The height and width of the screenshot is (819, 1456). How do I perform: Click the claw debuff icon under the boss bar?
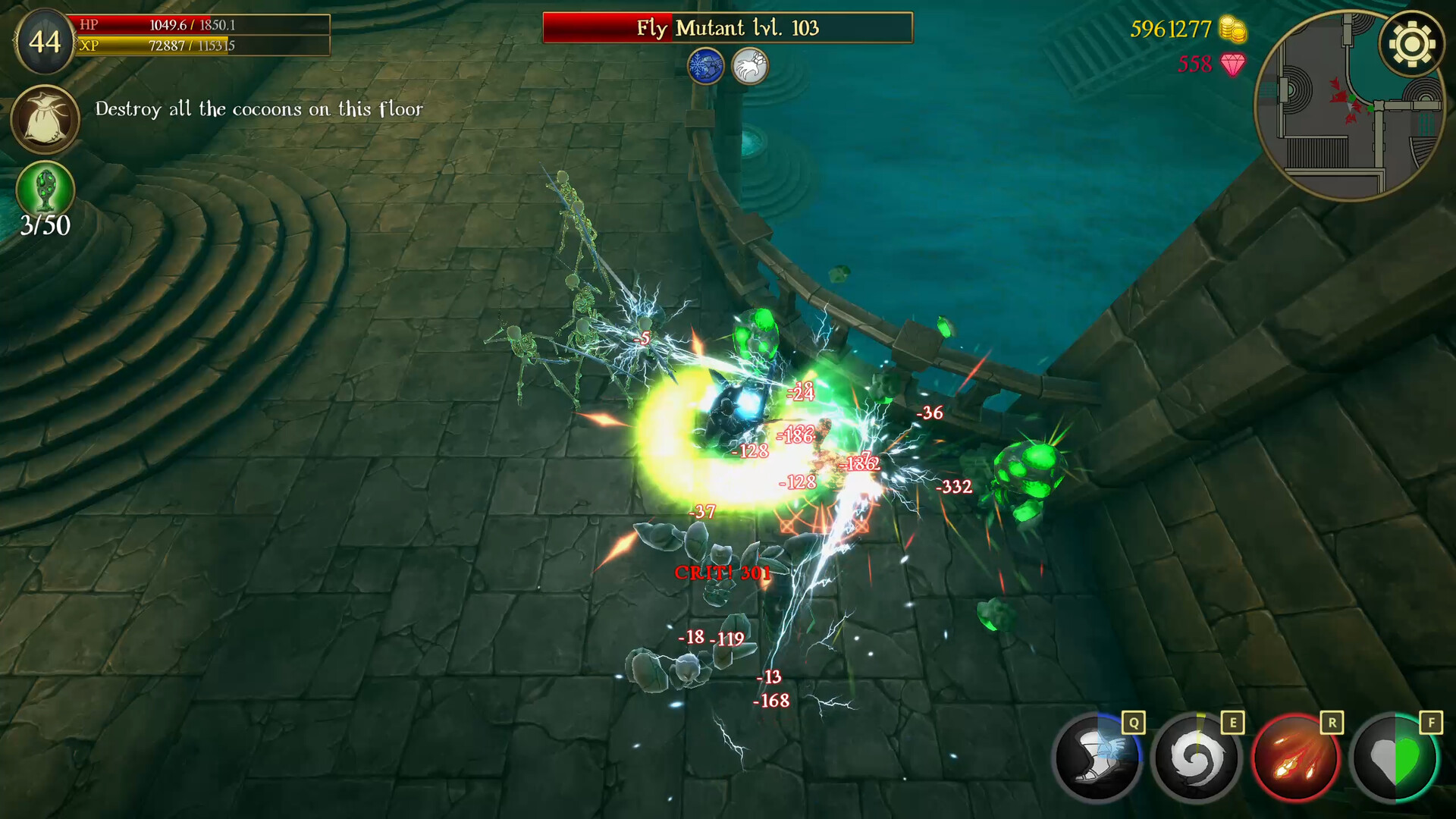click(x=751, y=66)
